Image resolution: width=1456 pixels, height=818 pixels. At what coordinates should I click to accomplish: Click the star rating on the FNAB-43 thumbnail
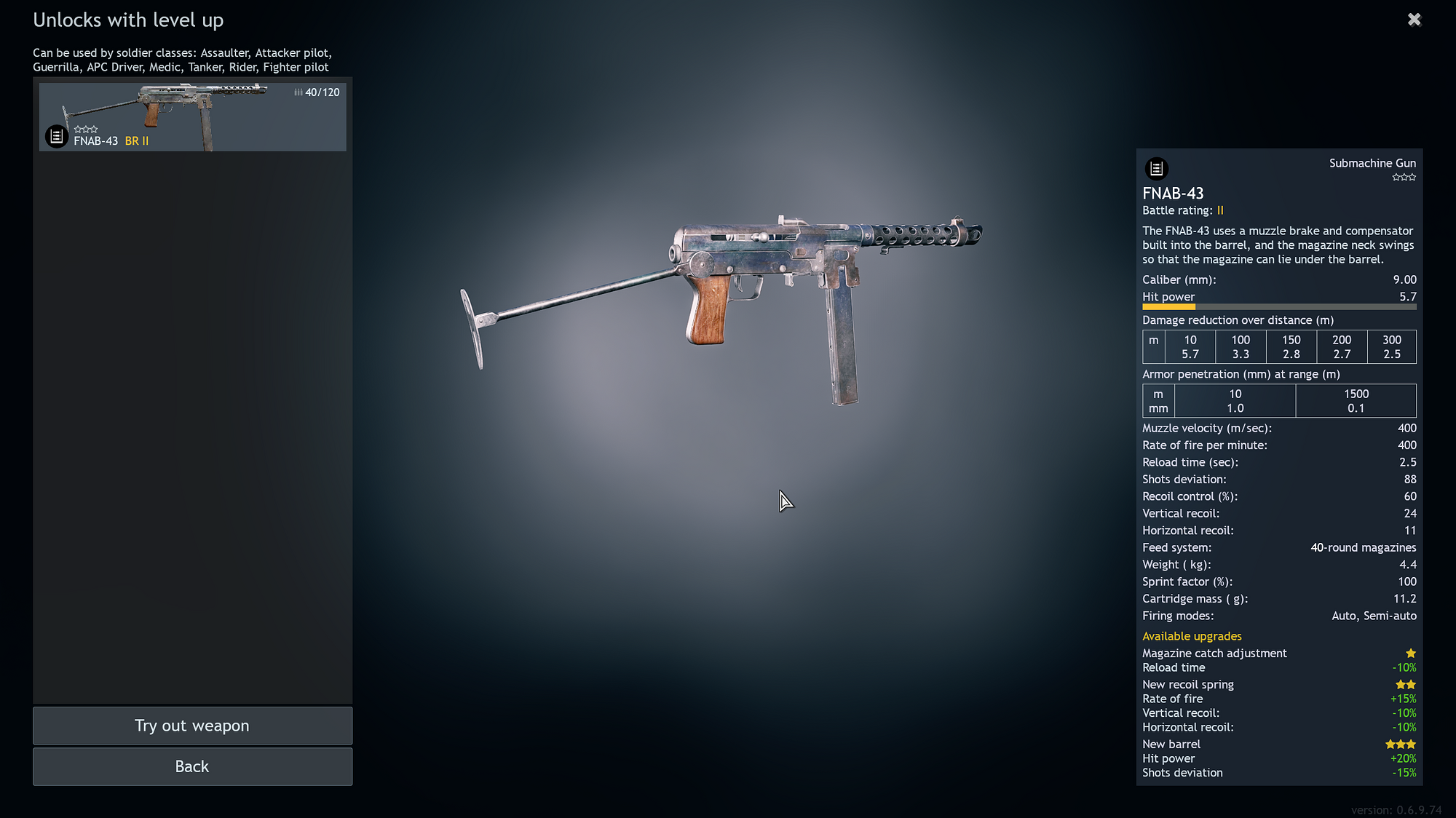pos(87,128)
